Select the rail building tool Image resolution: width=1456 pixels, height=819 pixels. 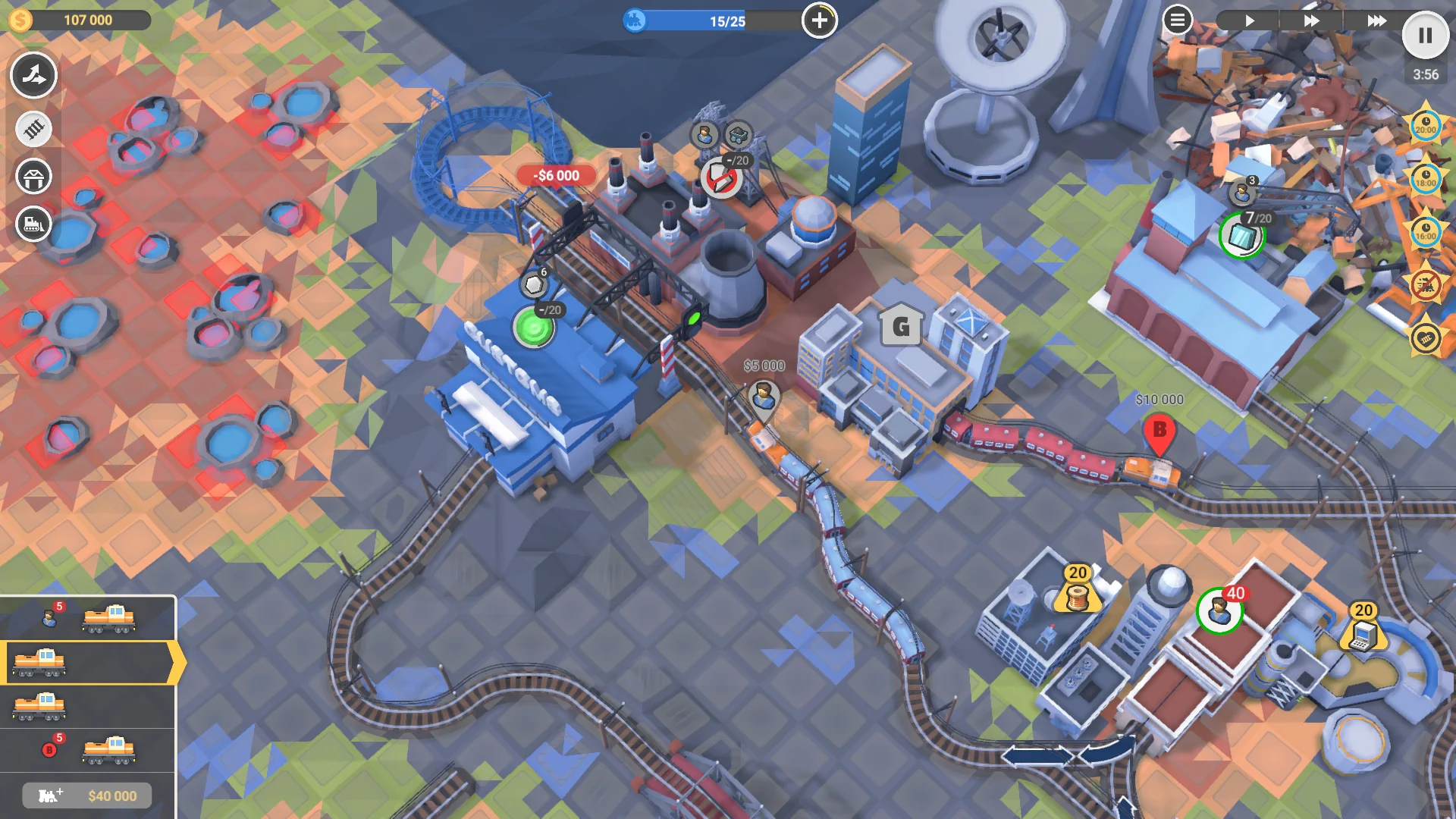(33, 129)
